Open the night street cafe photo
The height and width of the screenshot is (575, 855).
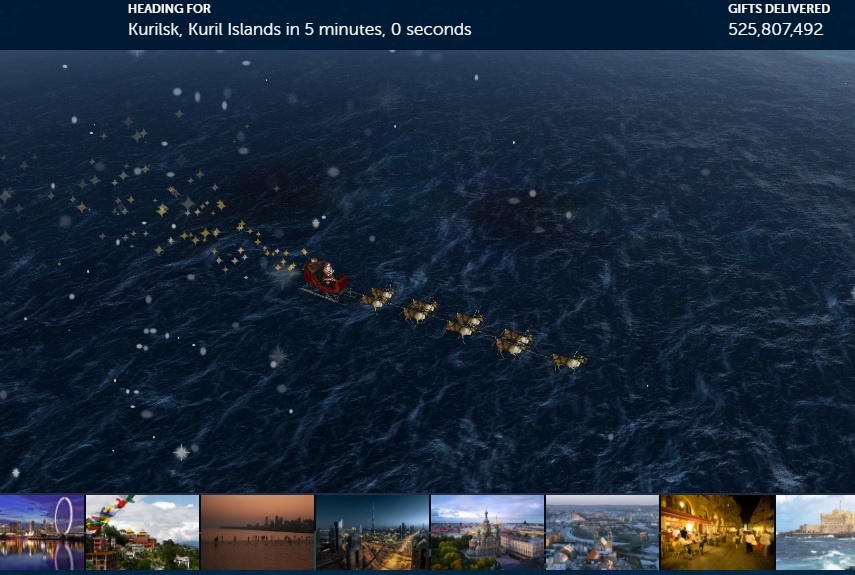(717, 532)
